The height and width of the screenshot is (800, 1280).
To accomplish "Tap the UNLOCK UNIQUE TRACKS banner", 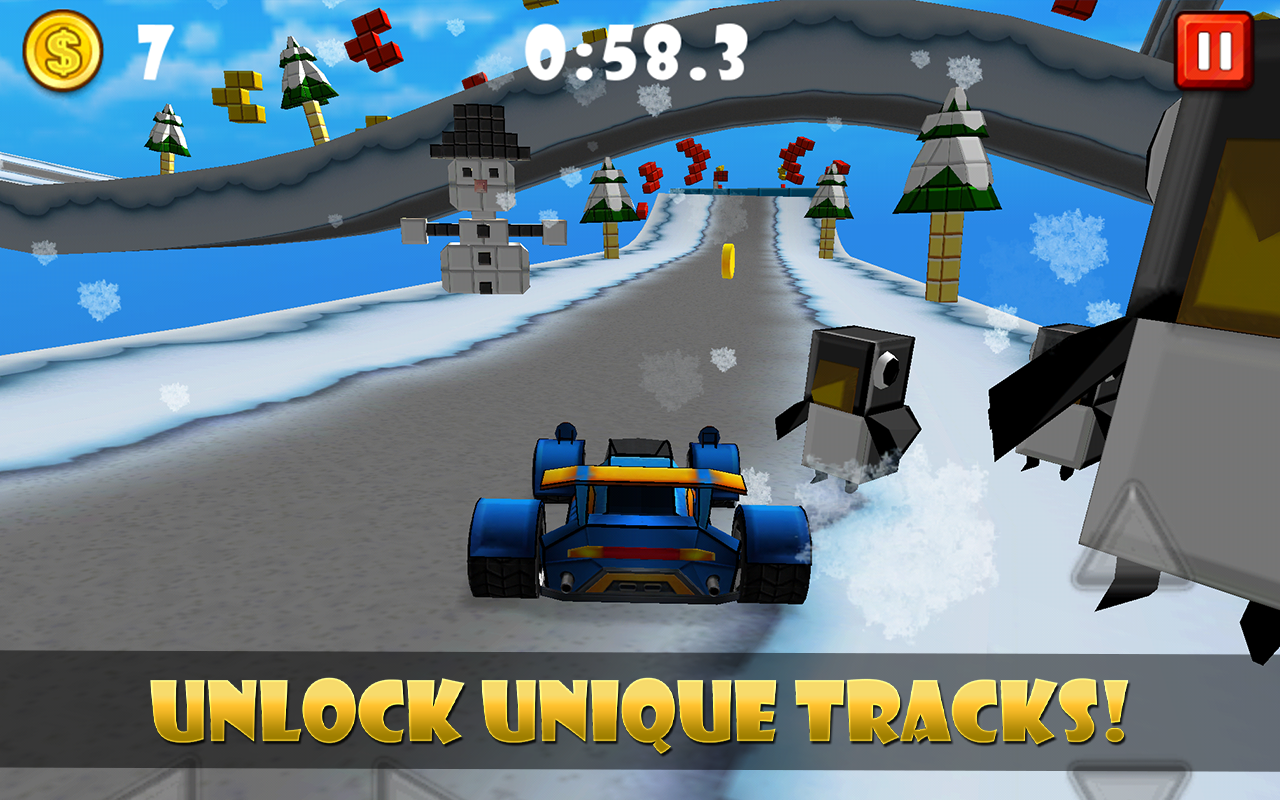I will point(640,707).
